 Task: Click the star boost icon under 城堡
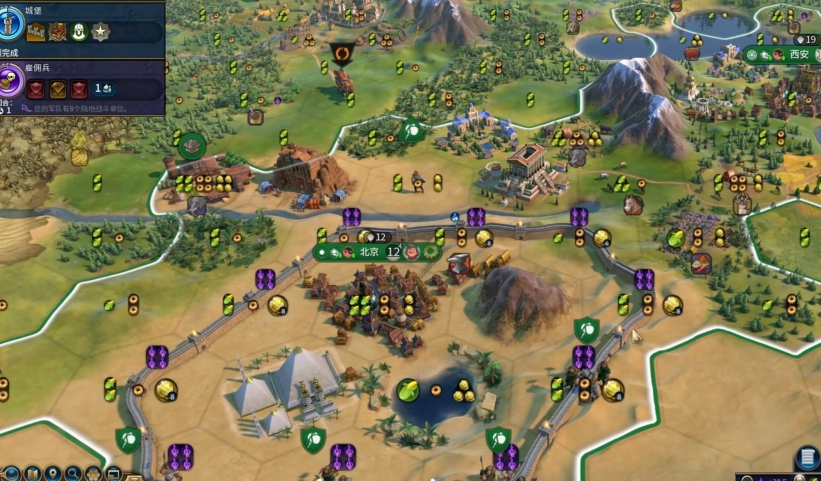100,32
